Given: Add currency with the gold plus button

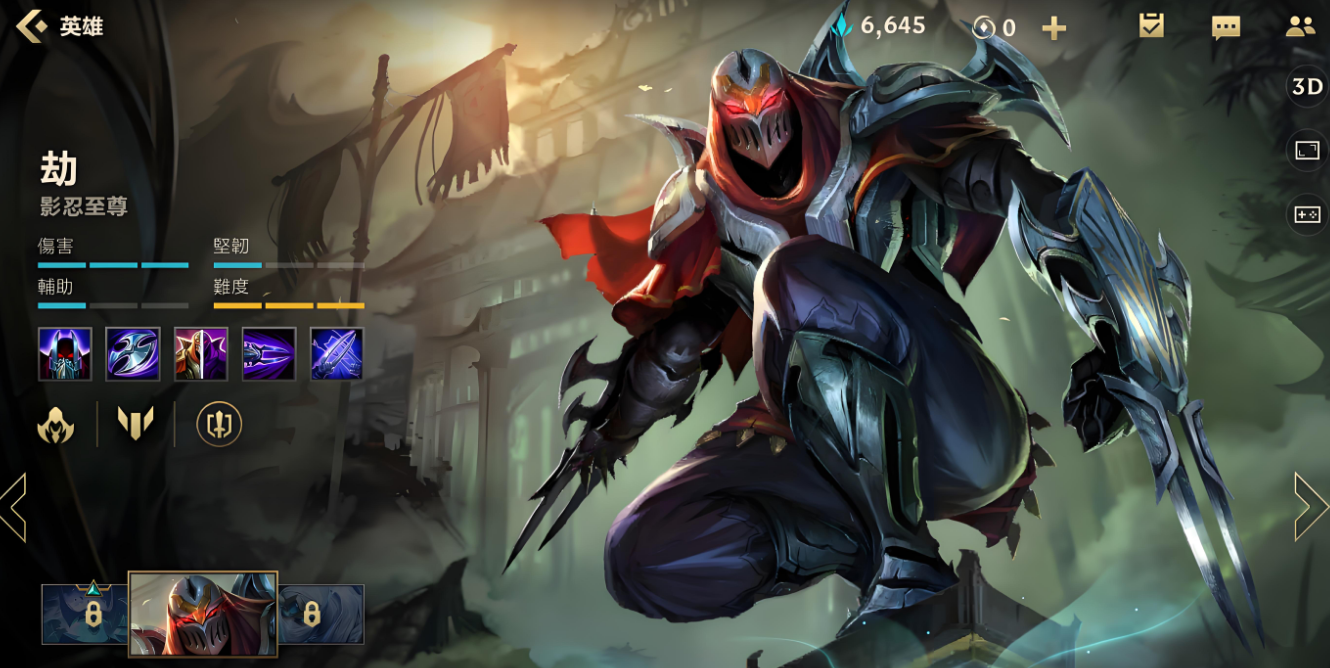Looking at the screenshot, I should [1054, 28].
